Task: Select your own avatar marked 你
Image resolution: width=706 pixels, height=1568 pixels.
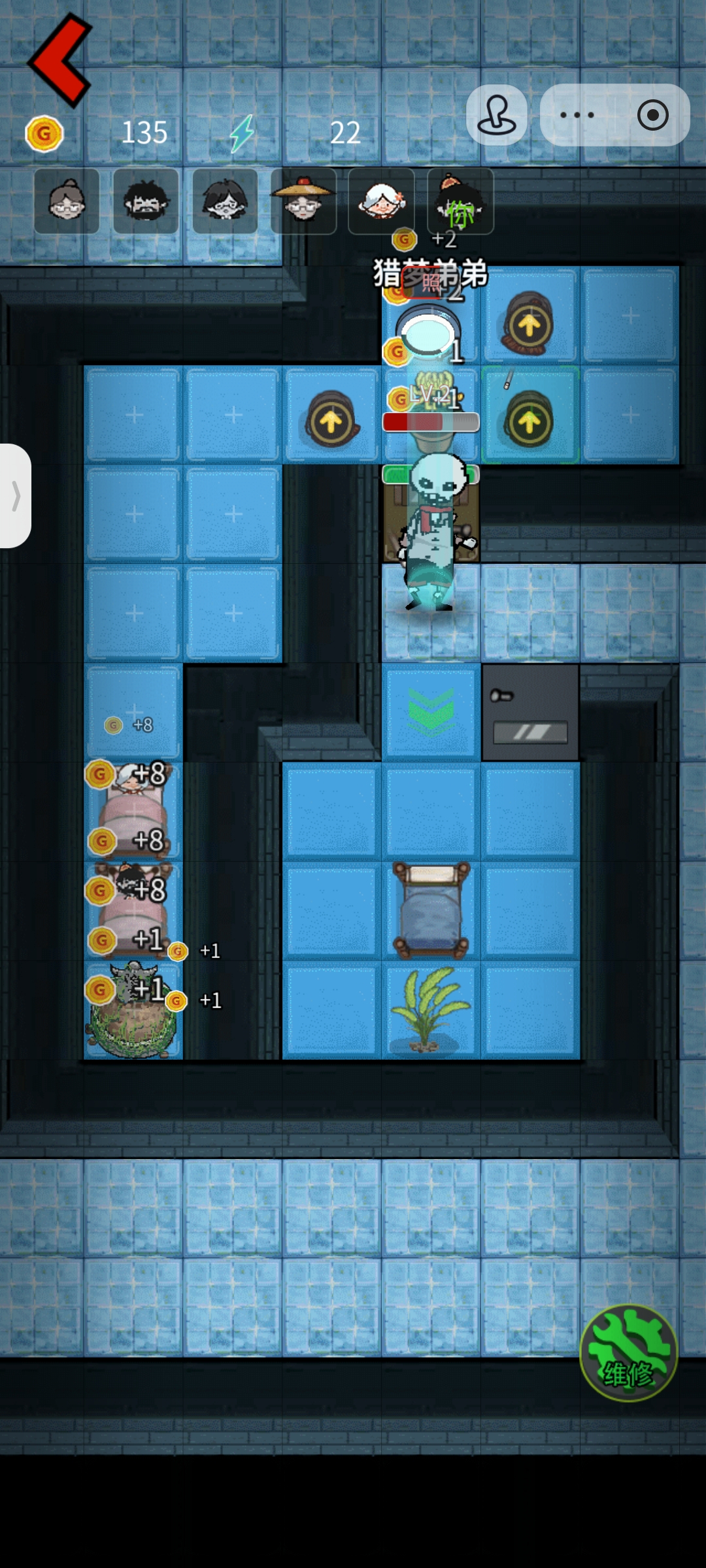Action: 460,201
